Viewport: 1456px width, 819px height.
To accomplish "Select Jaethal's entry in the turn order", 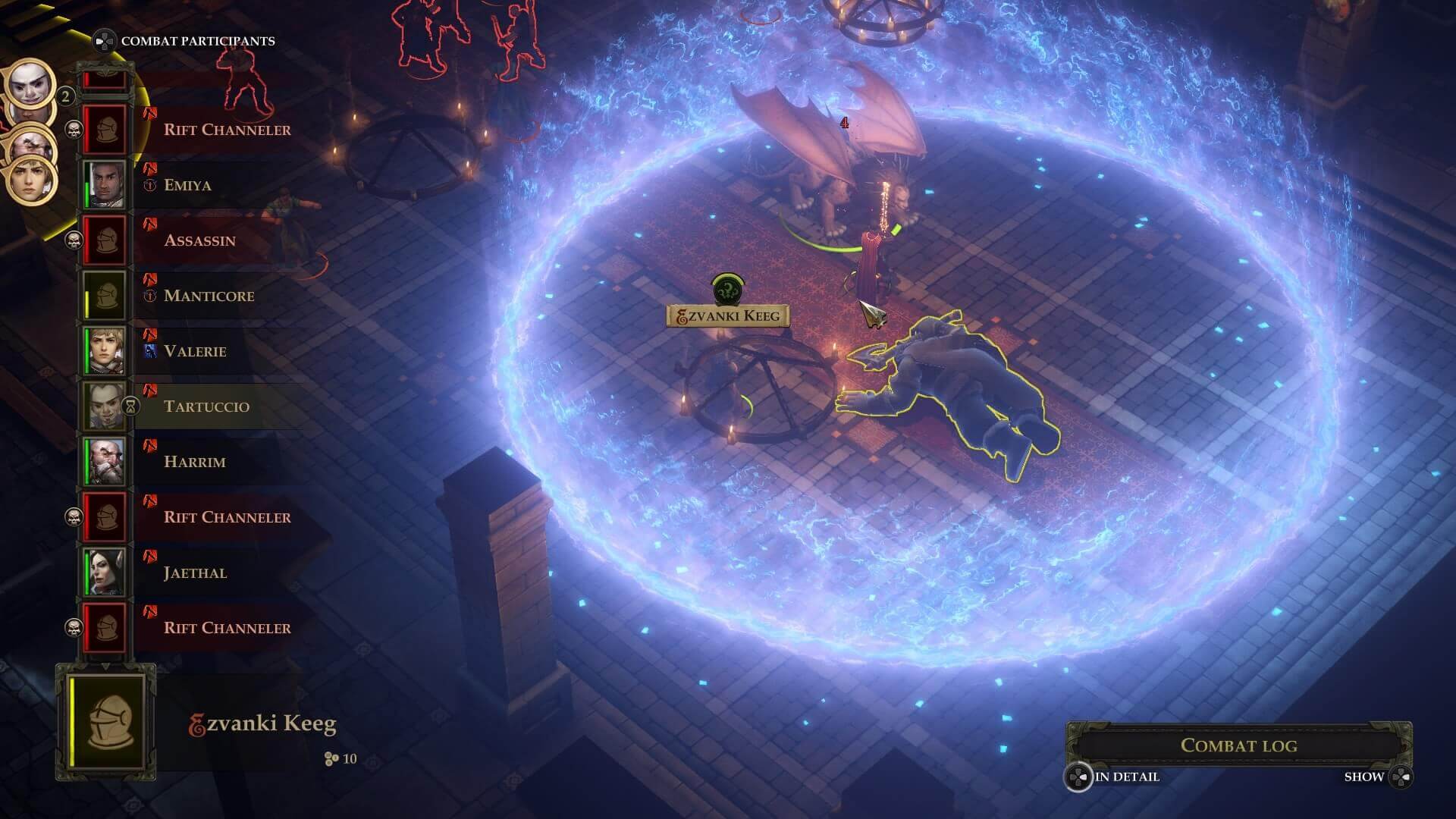I will (x=195, y=573).
